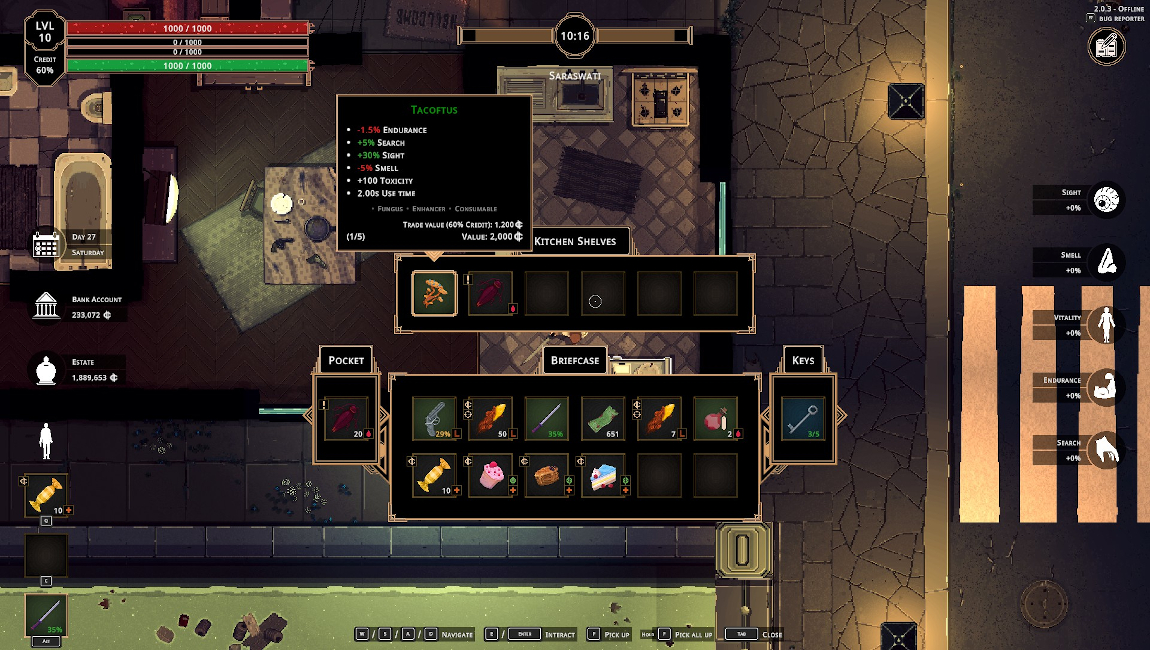Click the green cash stack of 651
This screenshot has height=650, width=1150.
coord(603,418)
